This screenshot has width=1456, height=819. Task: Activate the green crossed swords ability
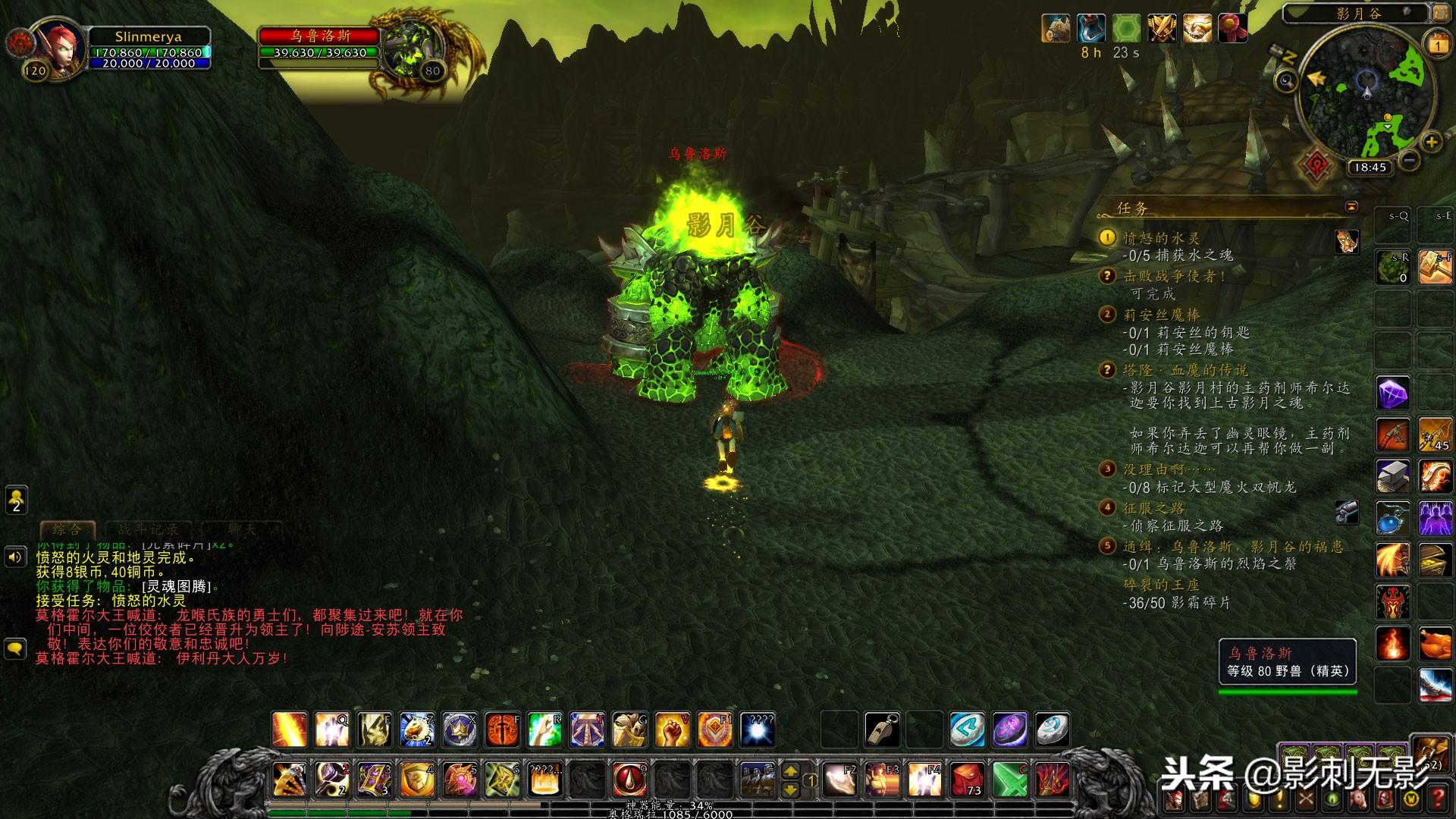(1010, 780)
